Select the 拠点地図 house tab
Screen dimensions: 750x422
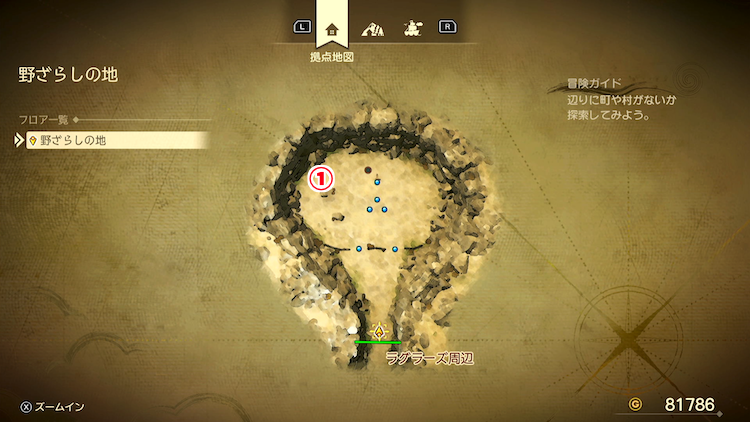[x=332, y=28]
